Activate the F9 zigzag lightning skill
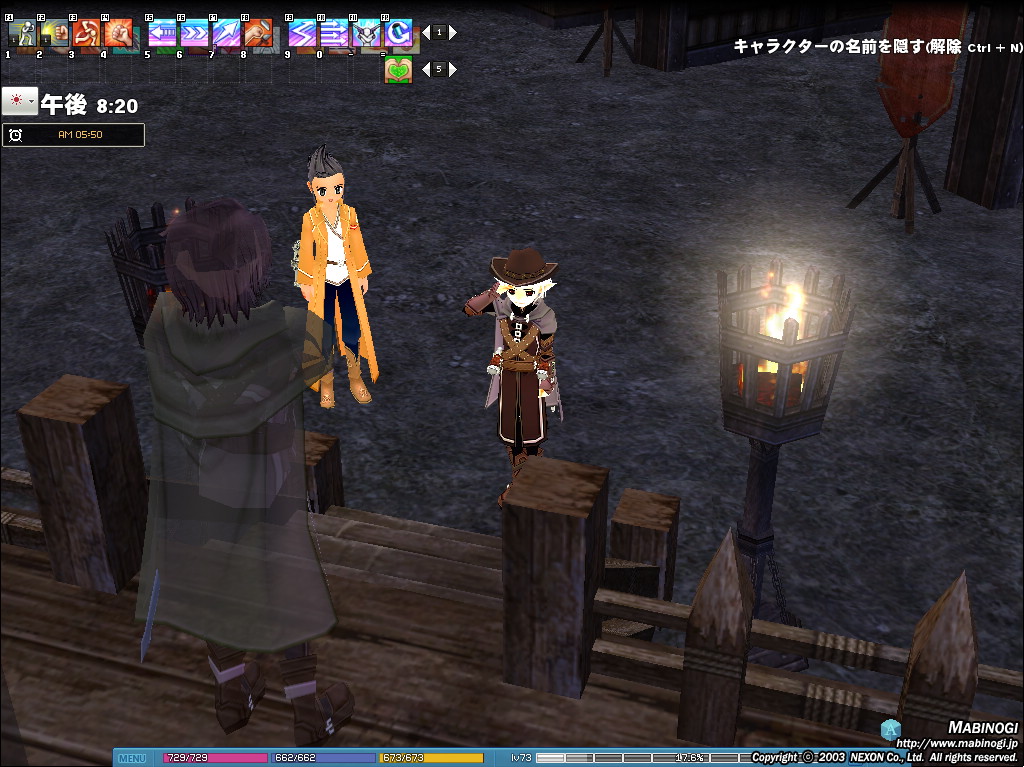 tap(302, 33)
